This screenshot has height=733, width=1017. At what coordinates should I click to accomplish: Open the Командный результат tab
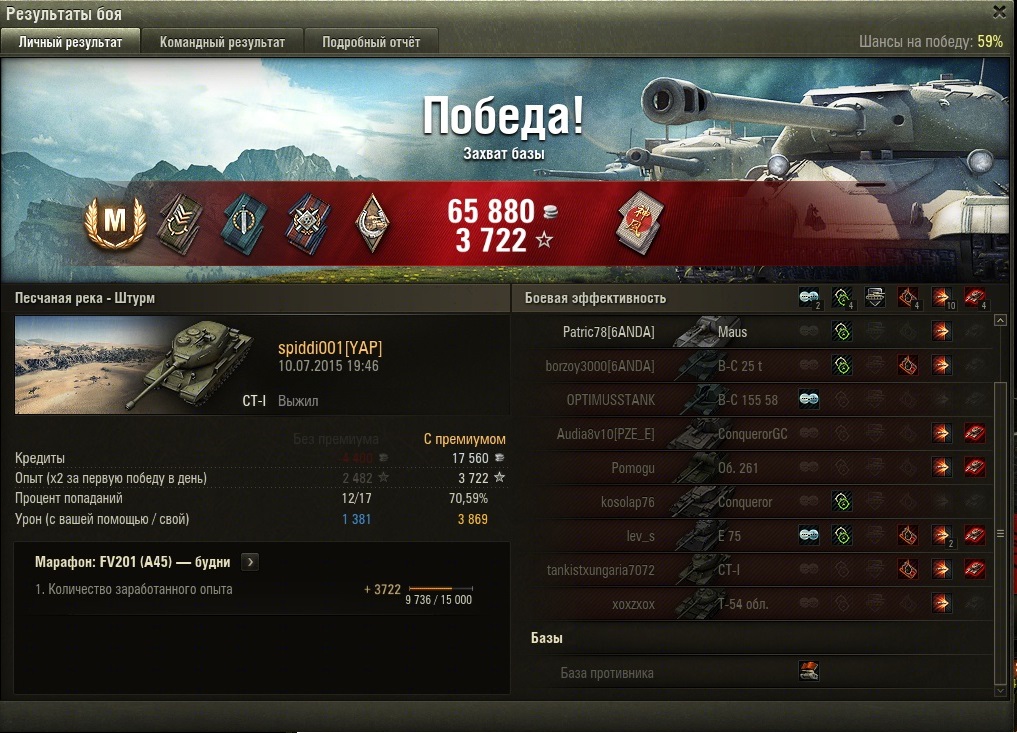click(222, 42)
